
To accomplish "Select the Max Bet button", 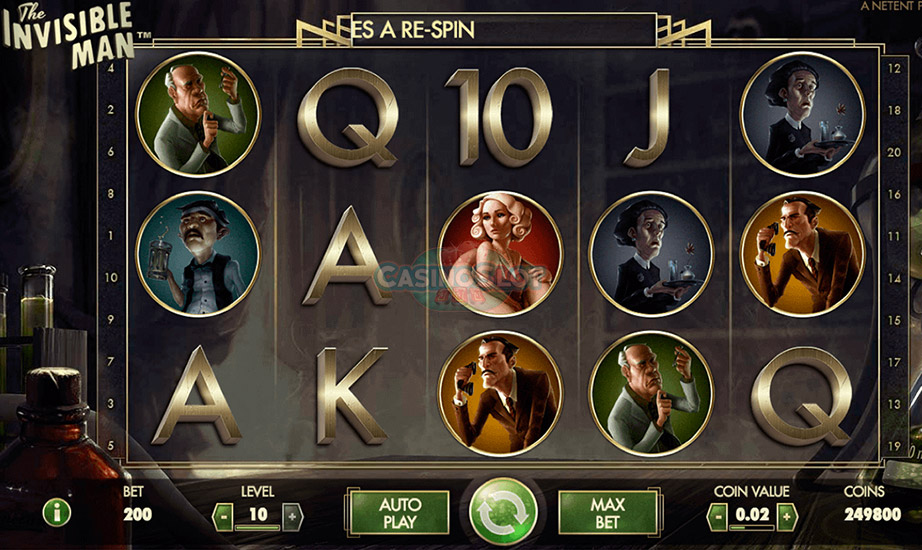I will tap(607, 512).
